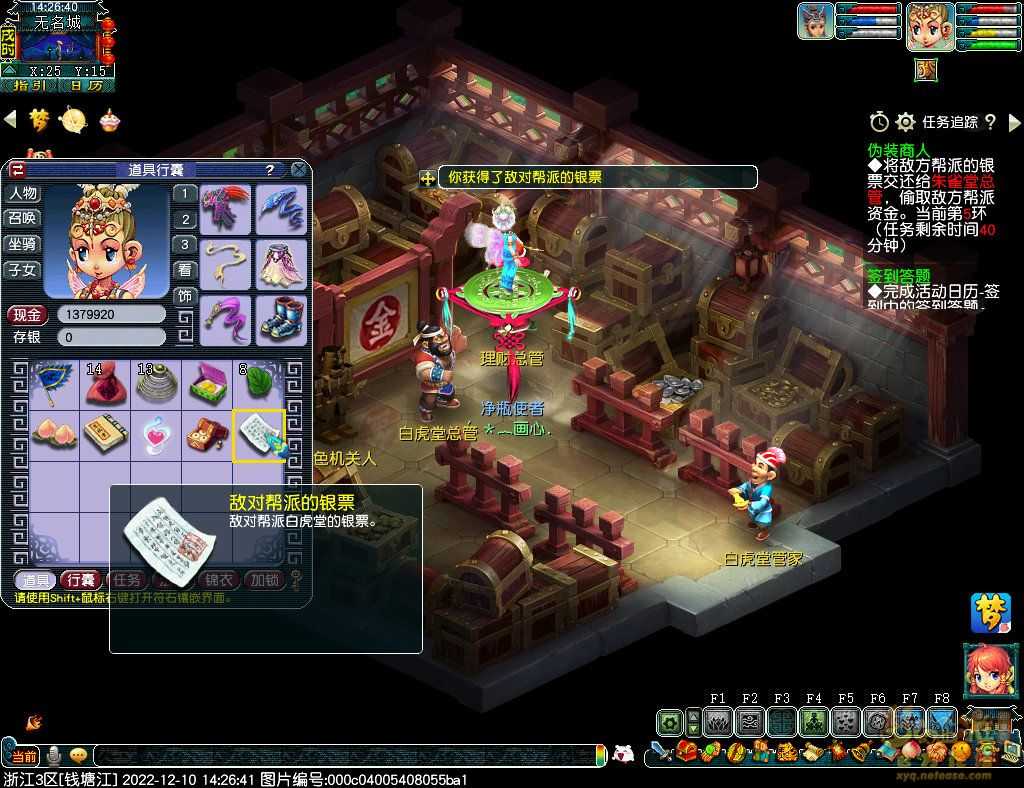Open the 坐骑 mount tab

coord(23,244)
